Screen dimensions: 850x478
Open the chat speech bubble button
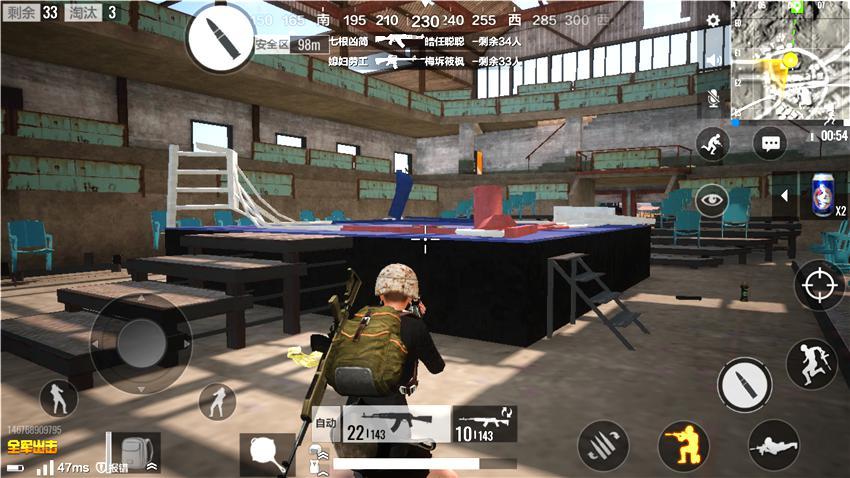pyautogui.click(x=770, y=143)
